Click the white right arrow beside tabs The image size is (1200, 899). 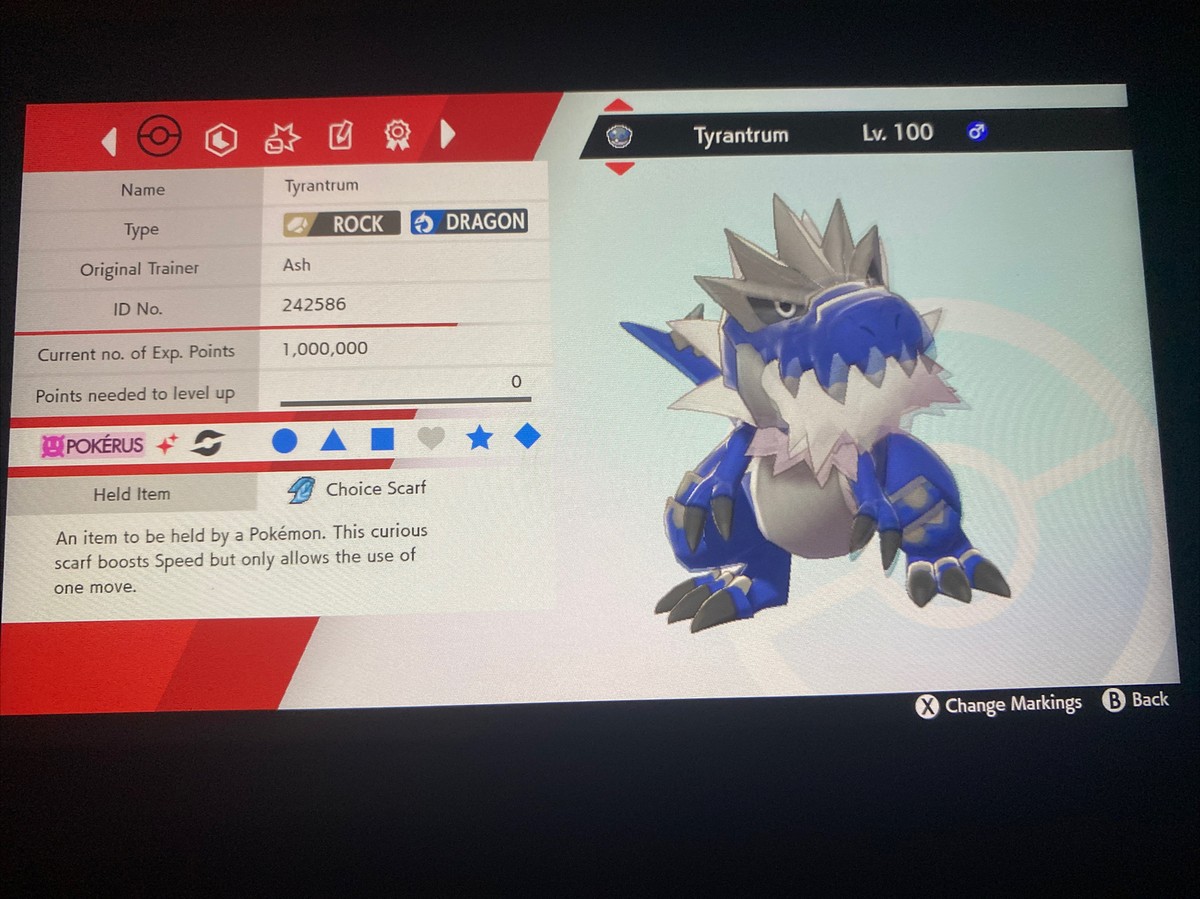coord(447,133)
